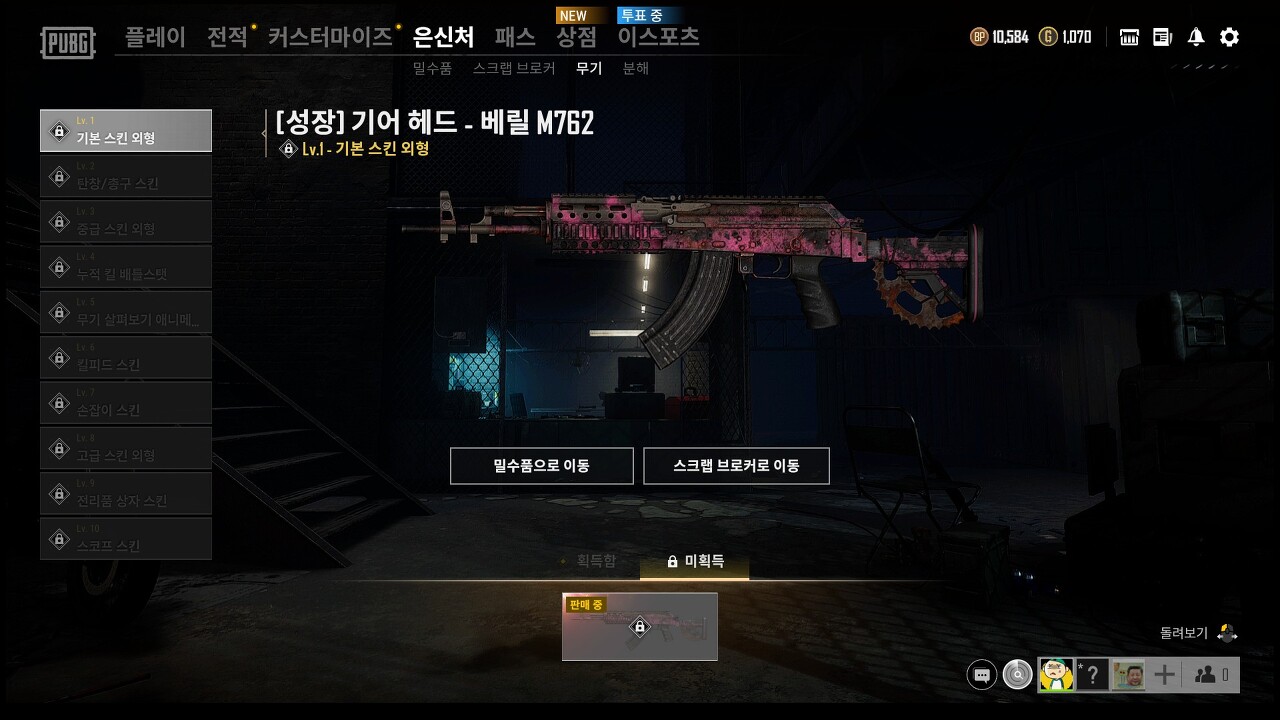This screenshot has width=1280, height=720.
Task: Open notifications via the bell icon
Action: [x=1194, y=37]
